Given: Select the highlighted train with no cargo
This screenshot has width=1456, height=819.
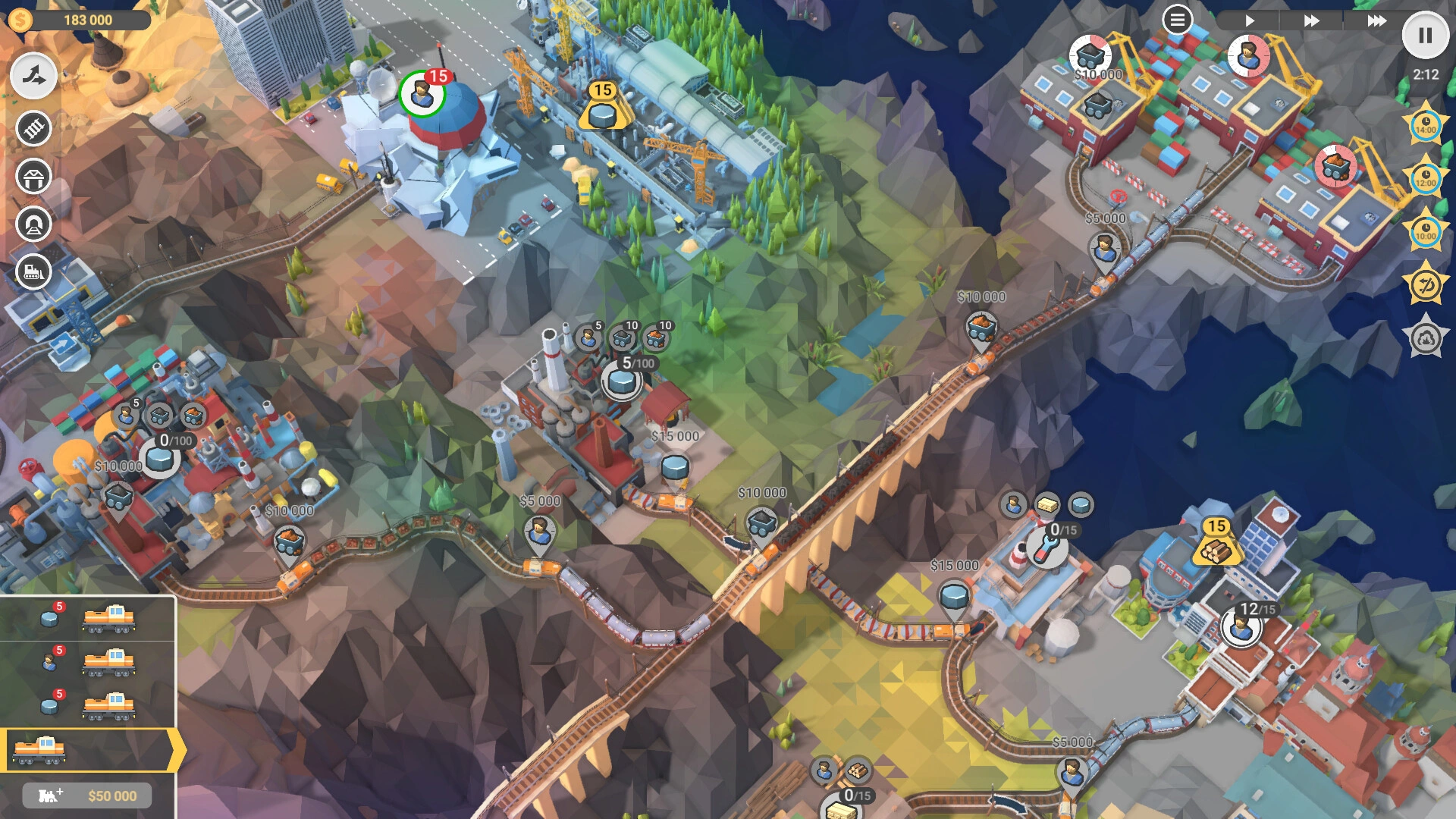Looking at the screenshot, I should click(87, 750).
